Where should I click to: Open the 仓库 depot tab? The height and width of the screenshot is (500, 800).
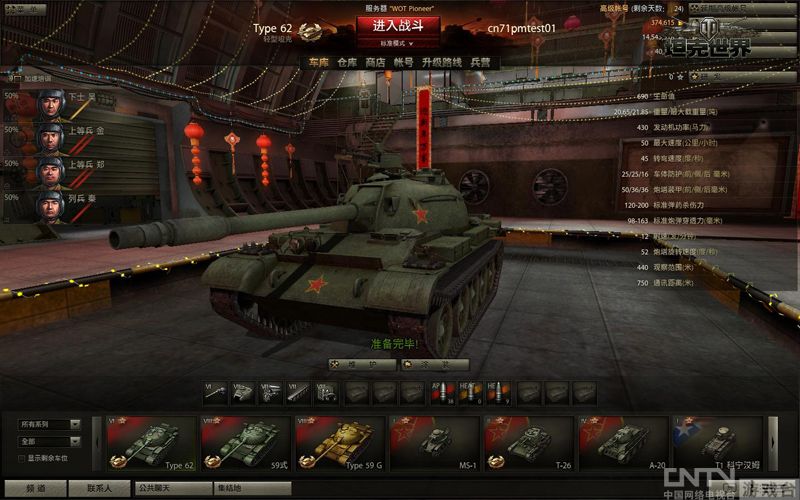pos(347,62)
